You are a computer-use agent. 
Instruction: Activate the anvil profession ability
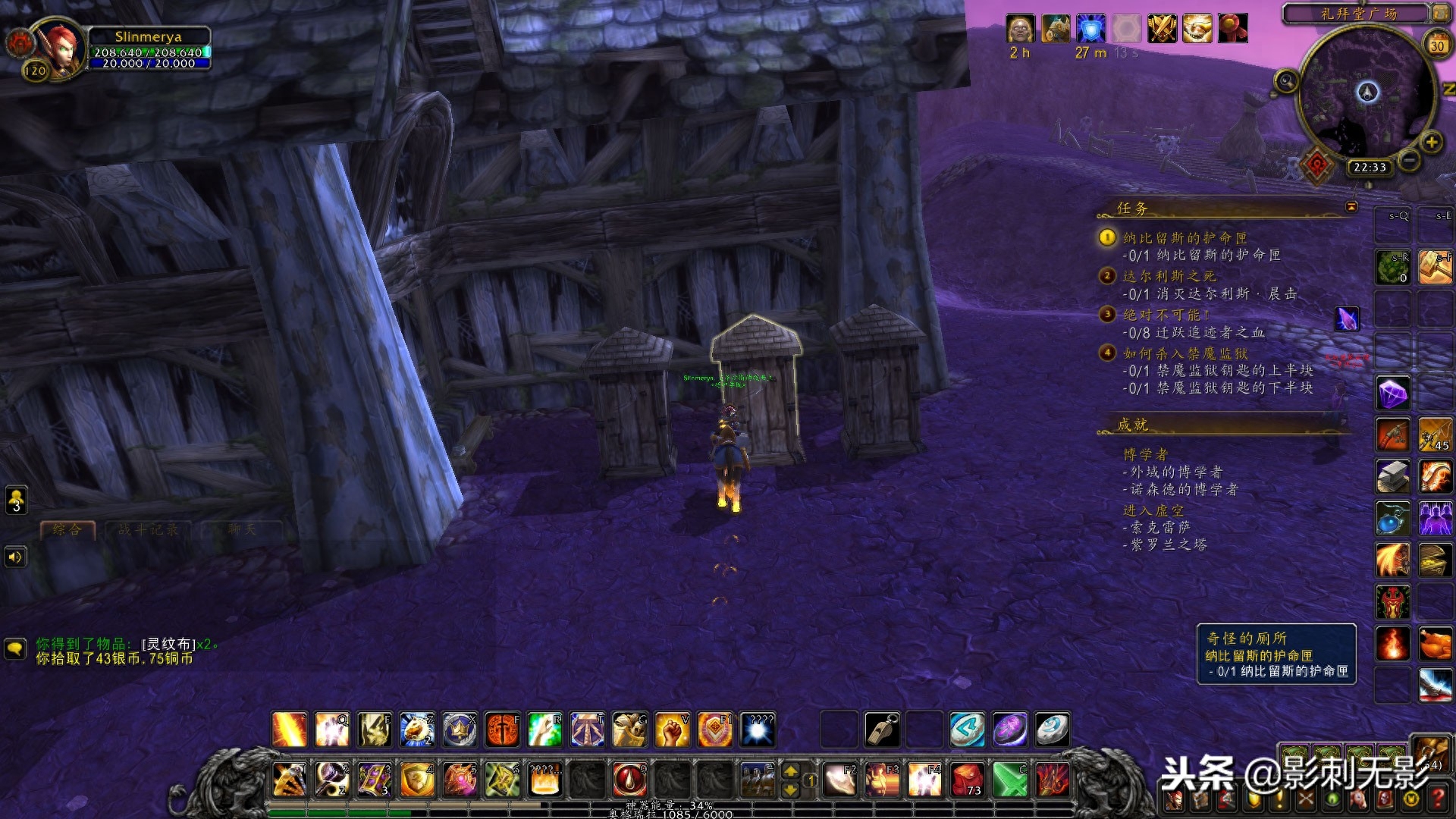click(x=1392, y=477)
